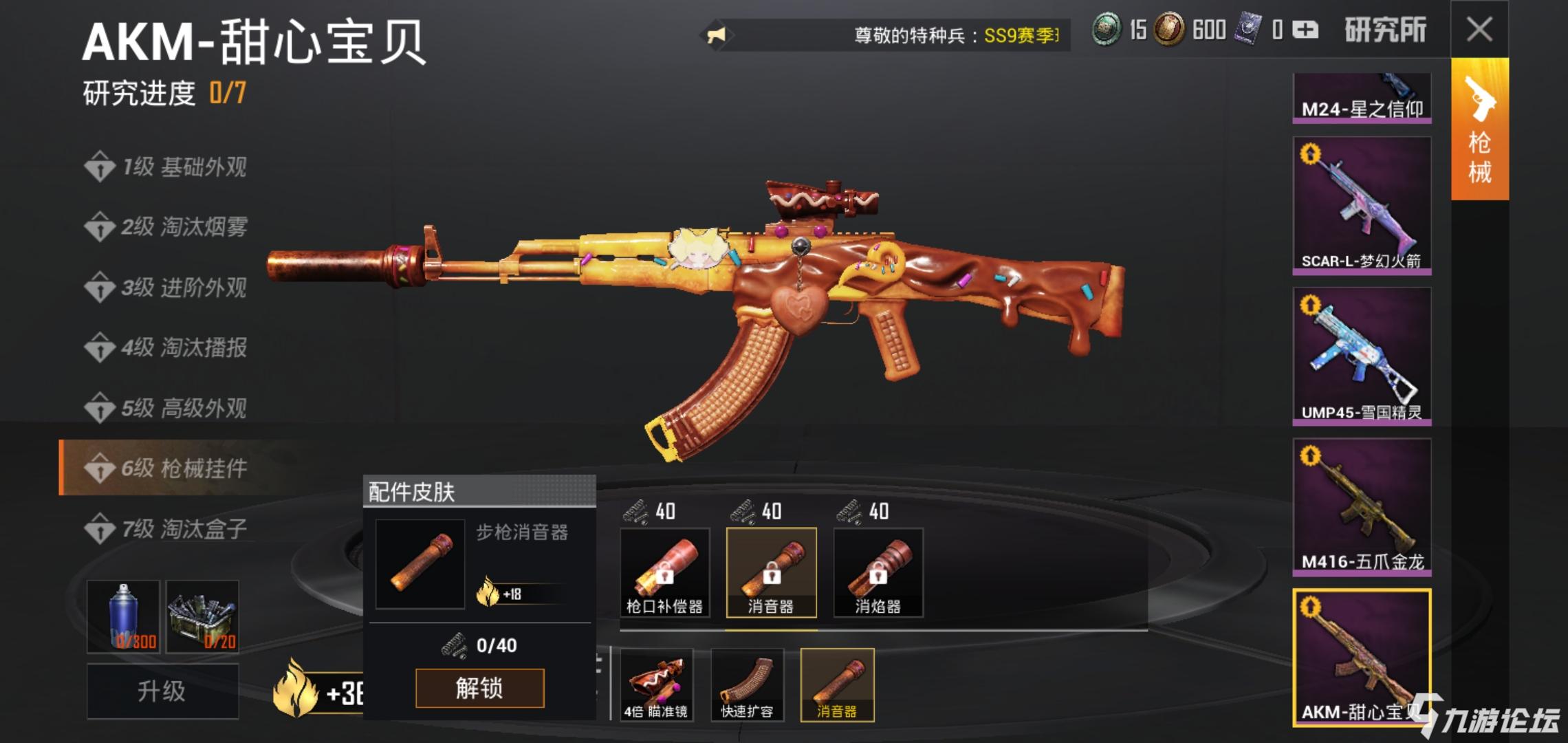1568x743 pixels.
Task: Expand the 6级 枪械挂件 research level
Action: 168,468
